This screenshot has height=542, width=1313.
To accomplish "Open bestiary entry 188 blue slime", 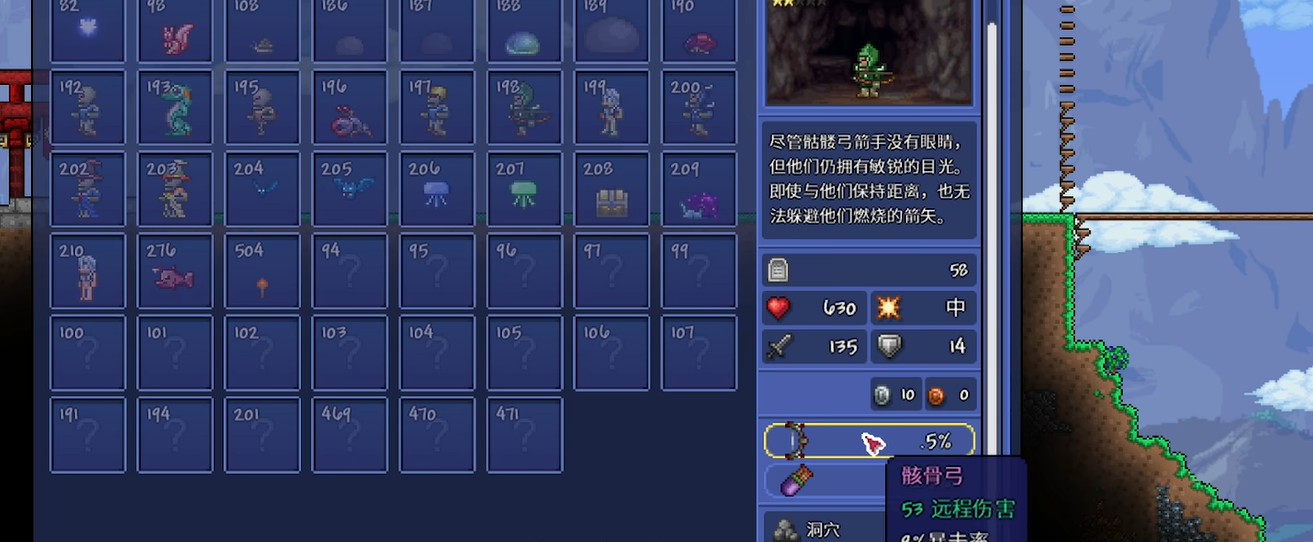I will coord(525,30).
